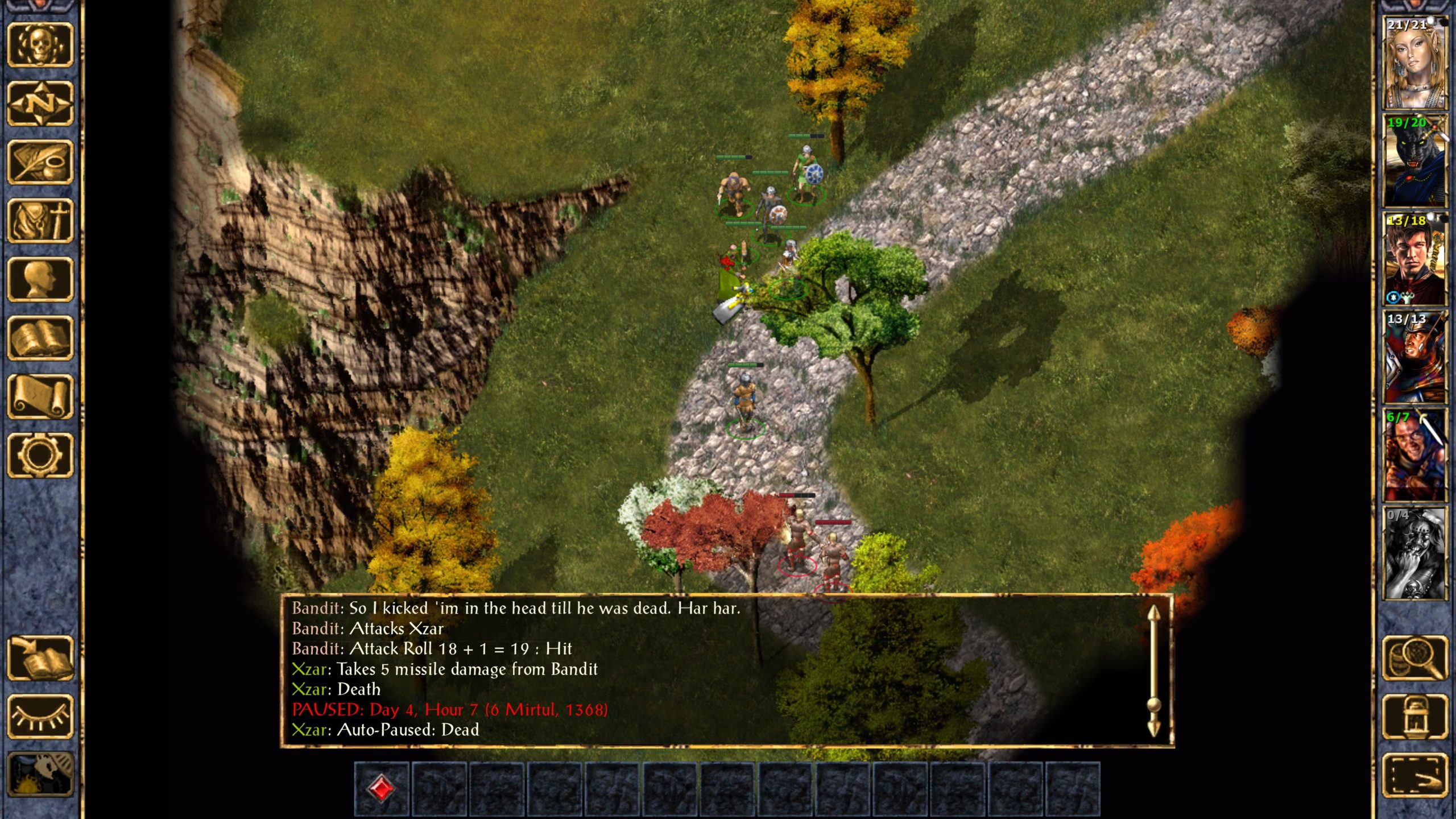Select the portrait showing 13/13 health
The image size is (1456, 819).
[1414, 357]
